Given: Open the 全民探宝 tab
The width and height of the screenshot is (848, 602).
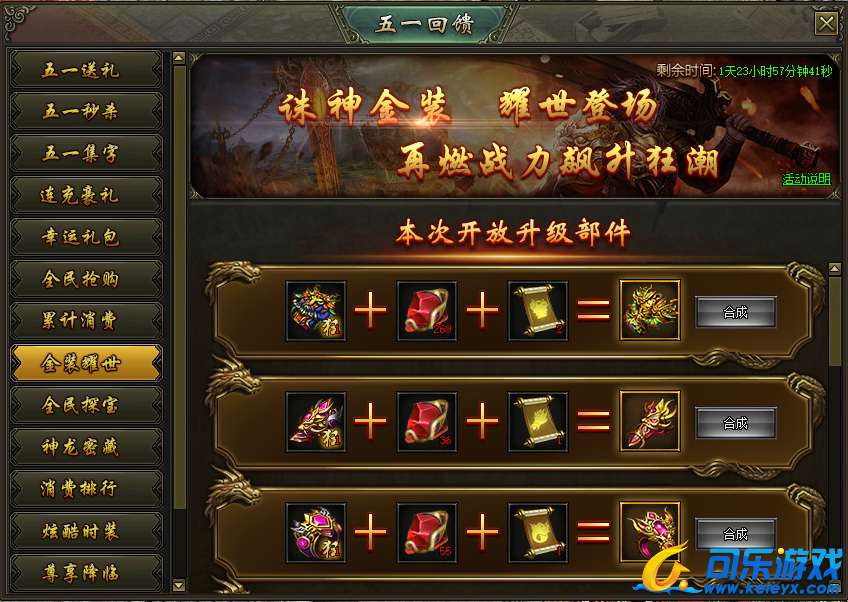Looking at the screenshot, I should click(86, 406).
